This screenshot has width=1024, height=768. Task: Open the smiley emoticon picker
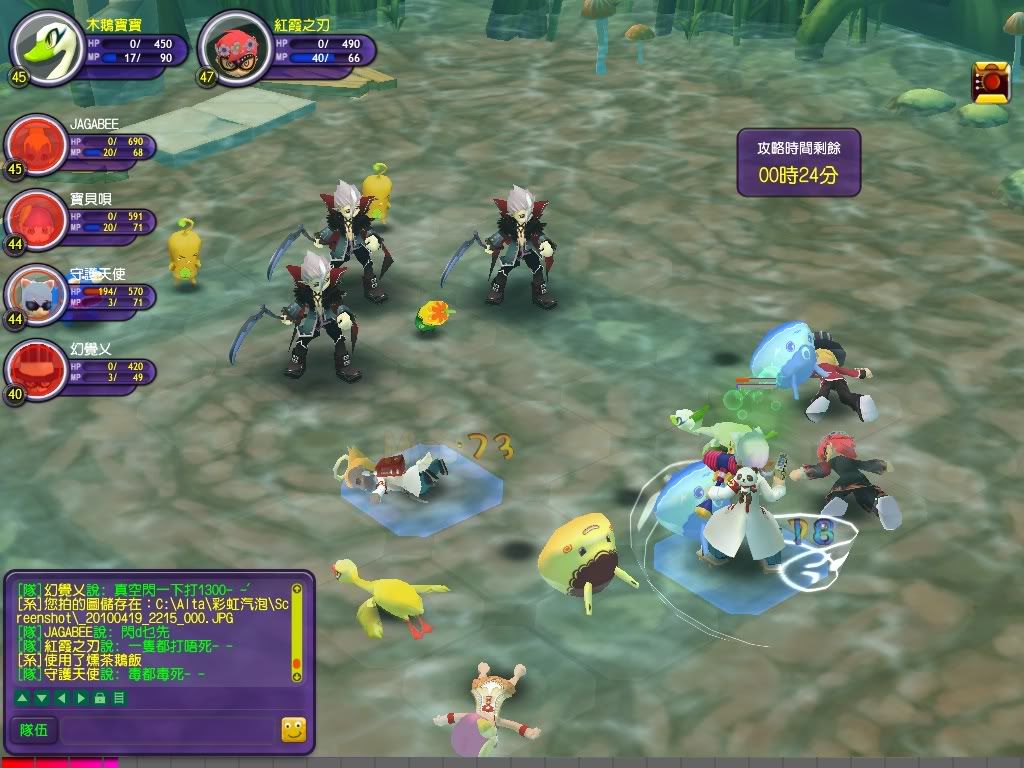[293, 731]
